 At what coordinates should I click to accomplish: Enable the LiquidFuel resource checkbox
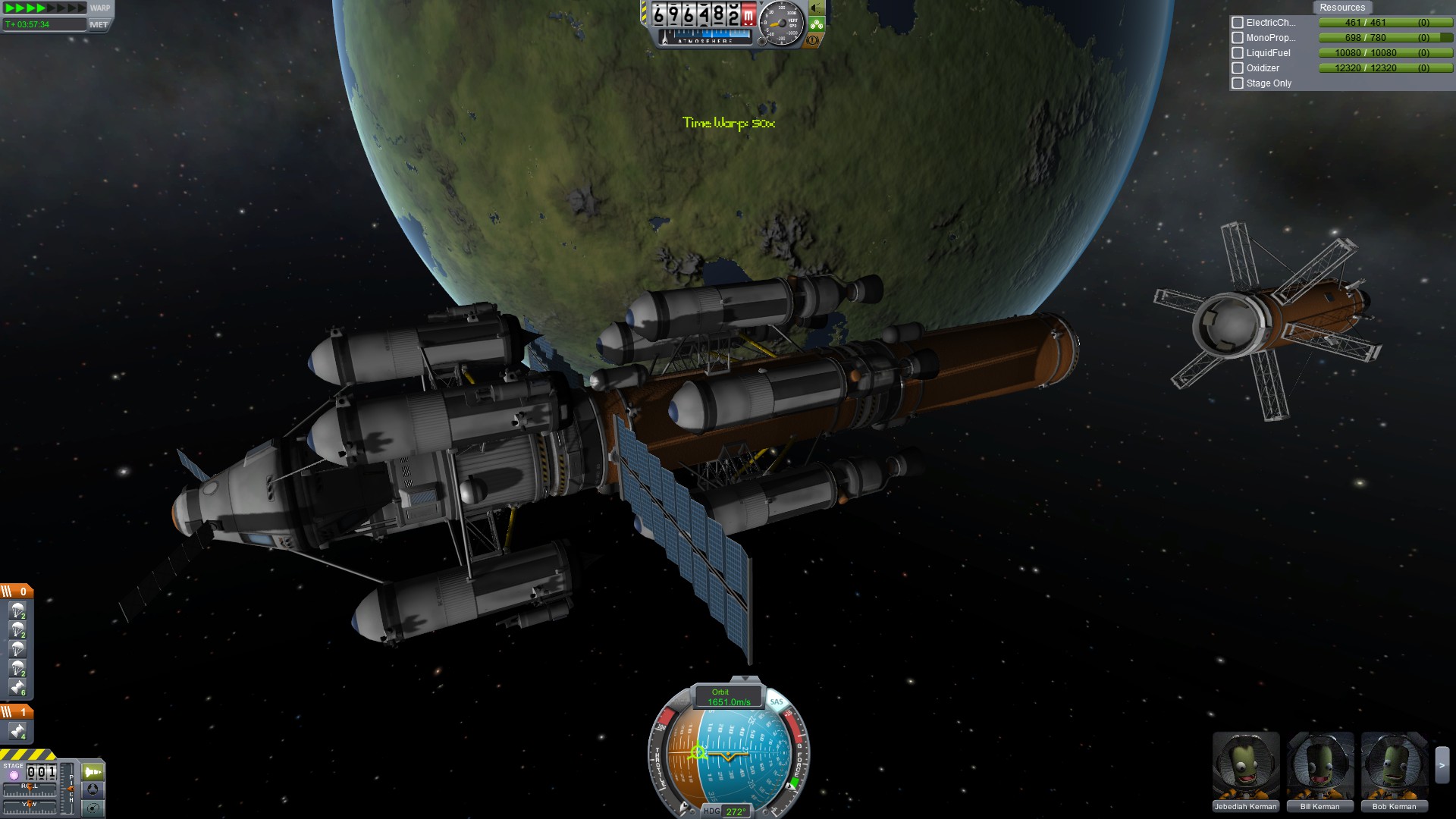pos(1238,53)
